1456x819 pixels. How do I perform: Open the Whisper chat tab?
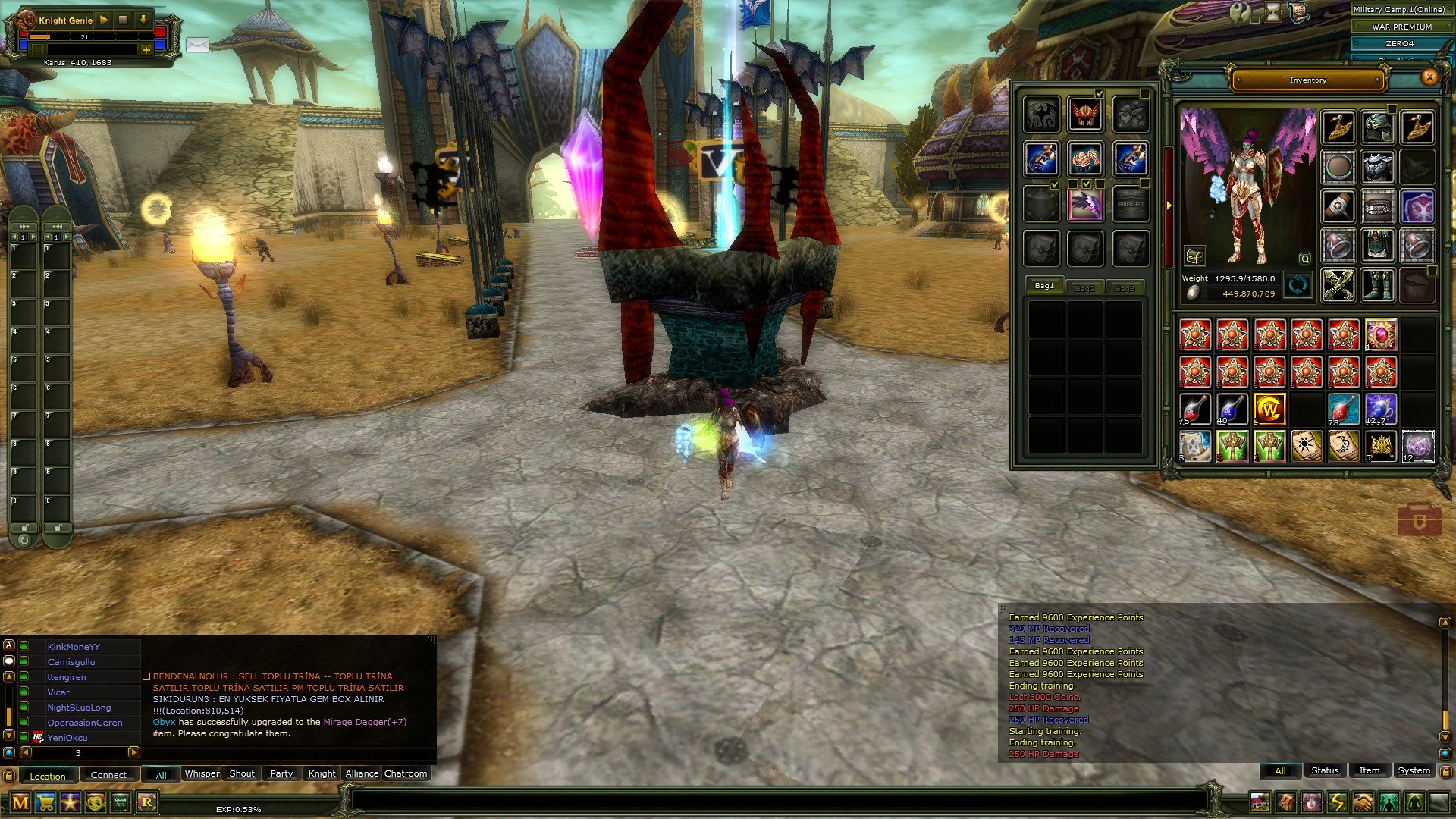[202, 773]
